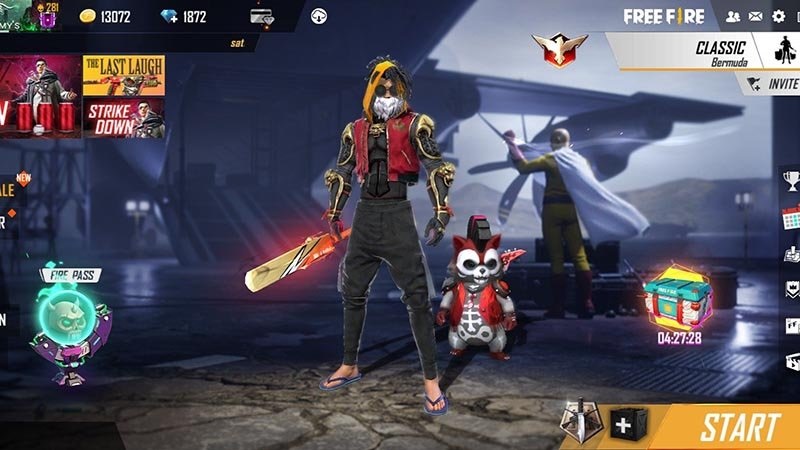Open the card with diamond top-up icon
800x450 pixels.
coord(264,17)
